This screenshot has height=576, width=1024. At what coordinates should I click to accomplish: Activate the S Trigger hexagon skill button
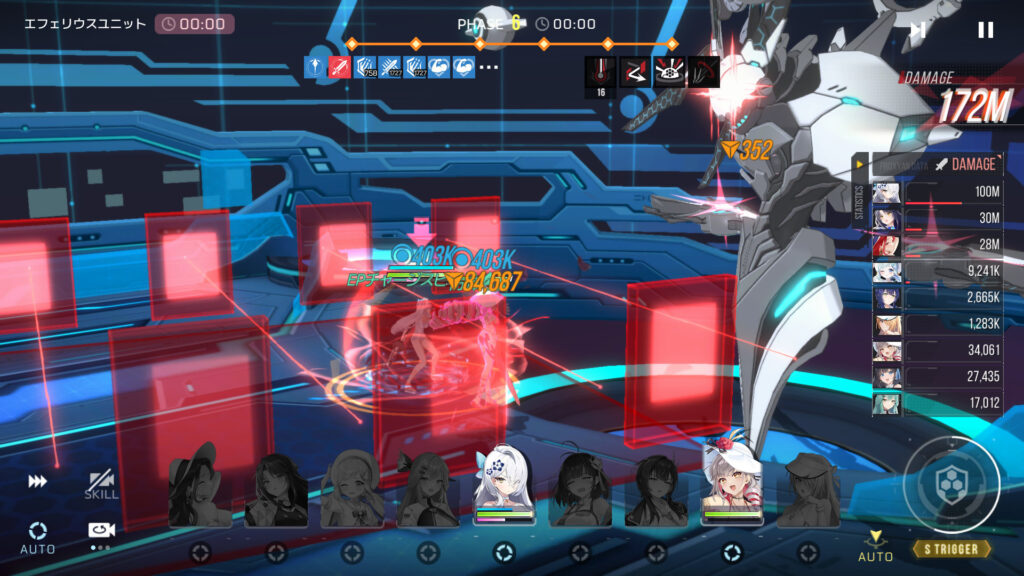pos(951,486)
